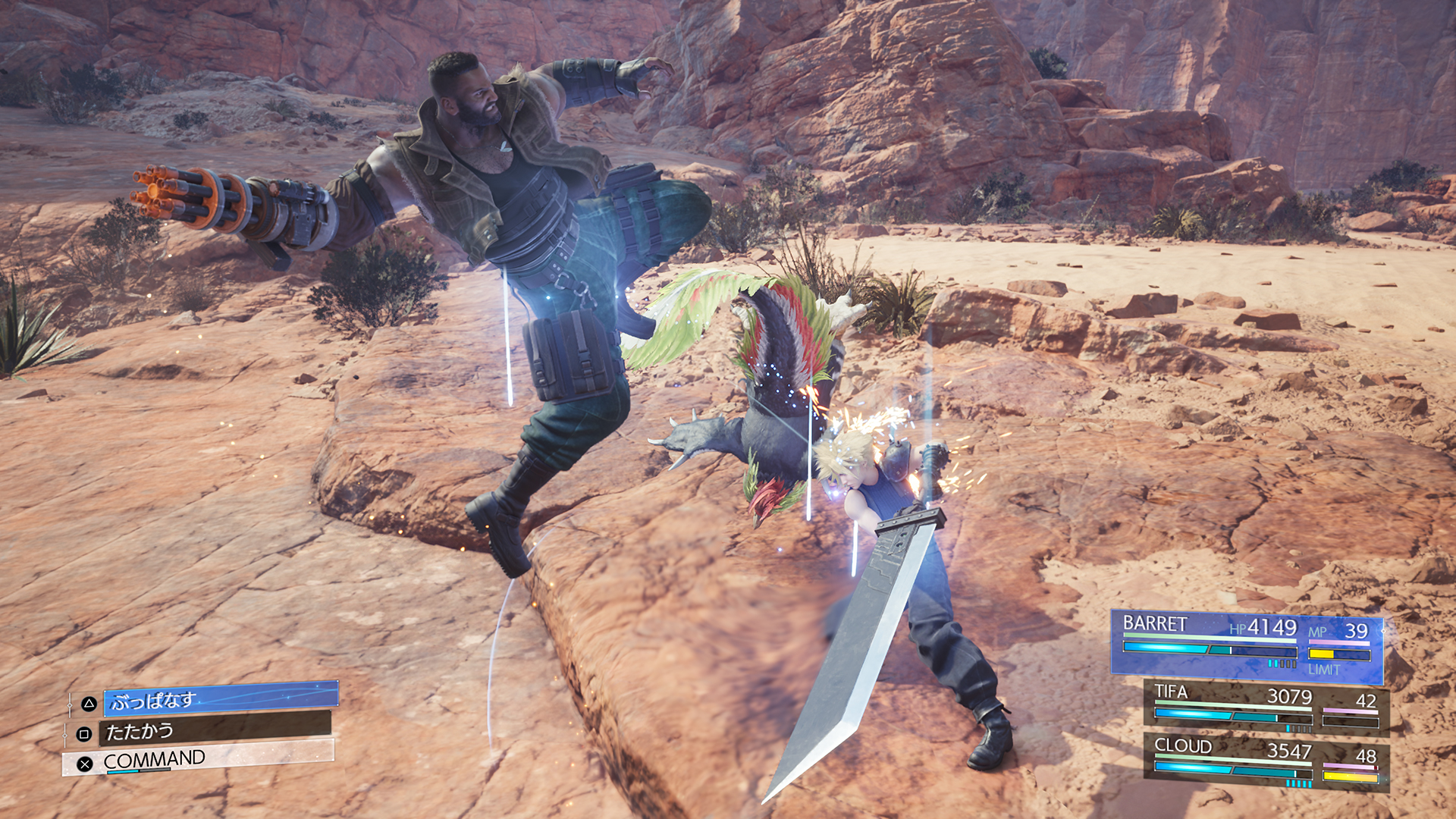Click Barret's MP value 39
Image resolution: width=1456 pixels, height=819 pixels.
click(1357, 631)
